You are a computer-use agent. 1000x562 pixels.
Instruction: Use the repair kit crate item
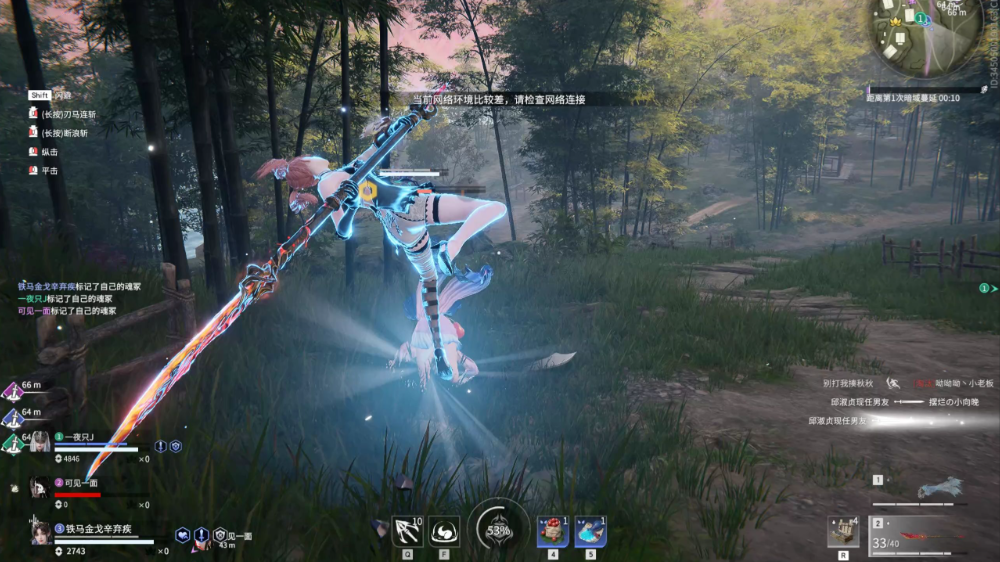(x=843, y=532)
